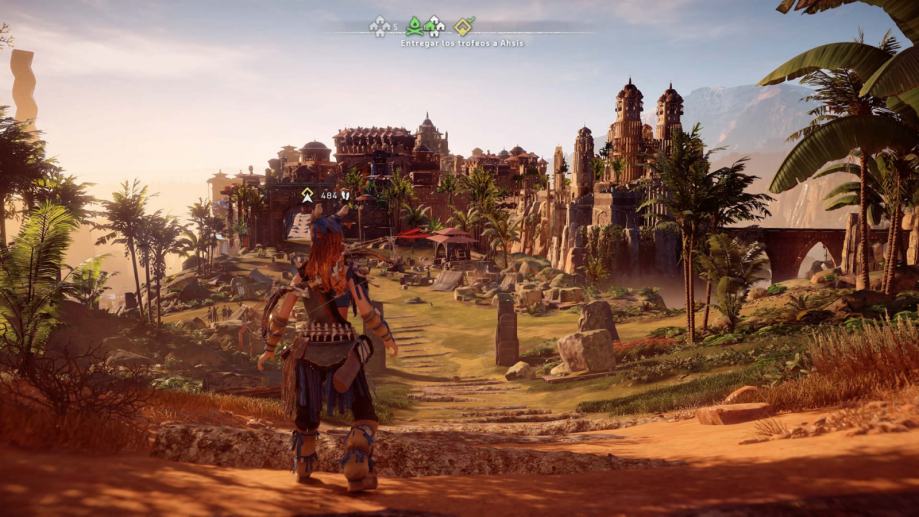
Task: Click the quest waypoint marker above the character
Action: coord(307,195)
